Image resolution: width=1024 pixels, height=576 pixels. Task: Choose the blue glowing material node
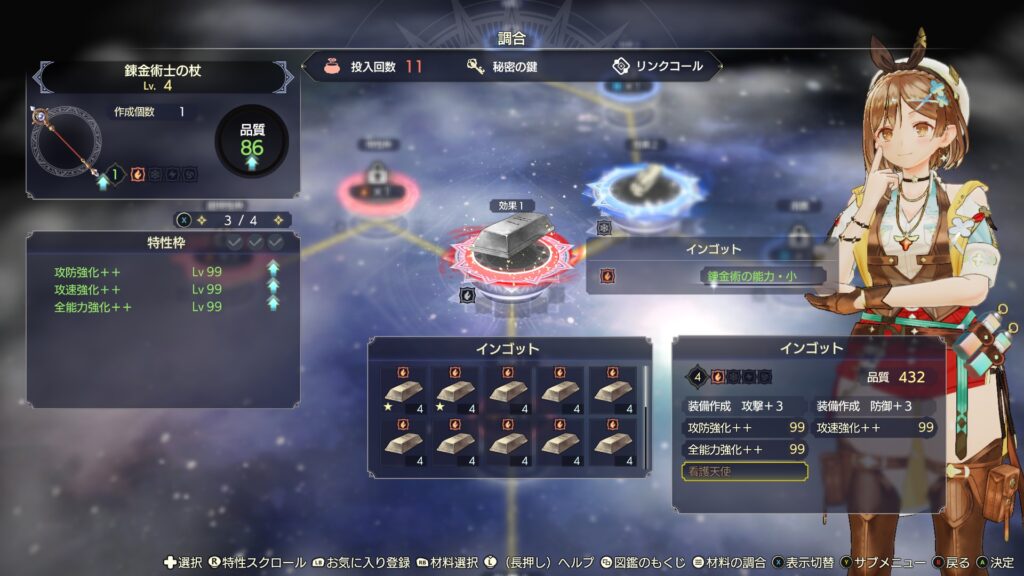pos(646,187)
